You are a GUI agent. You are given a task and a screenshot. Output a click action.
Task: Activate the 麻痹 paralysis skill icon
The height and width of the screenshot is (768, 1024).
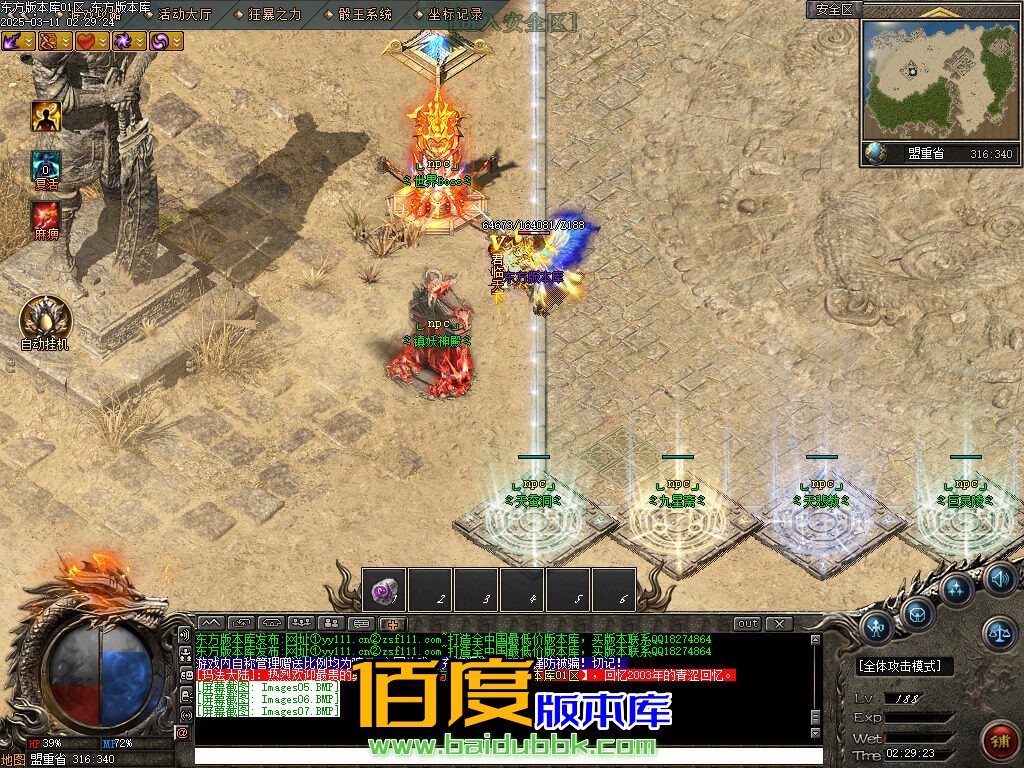tap(46, 215)
